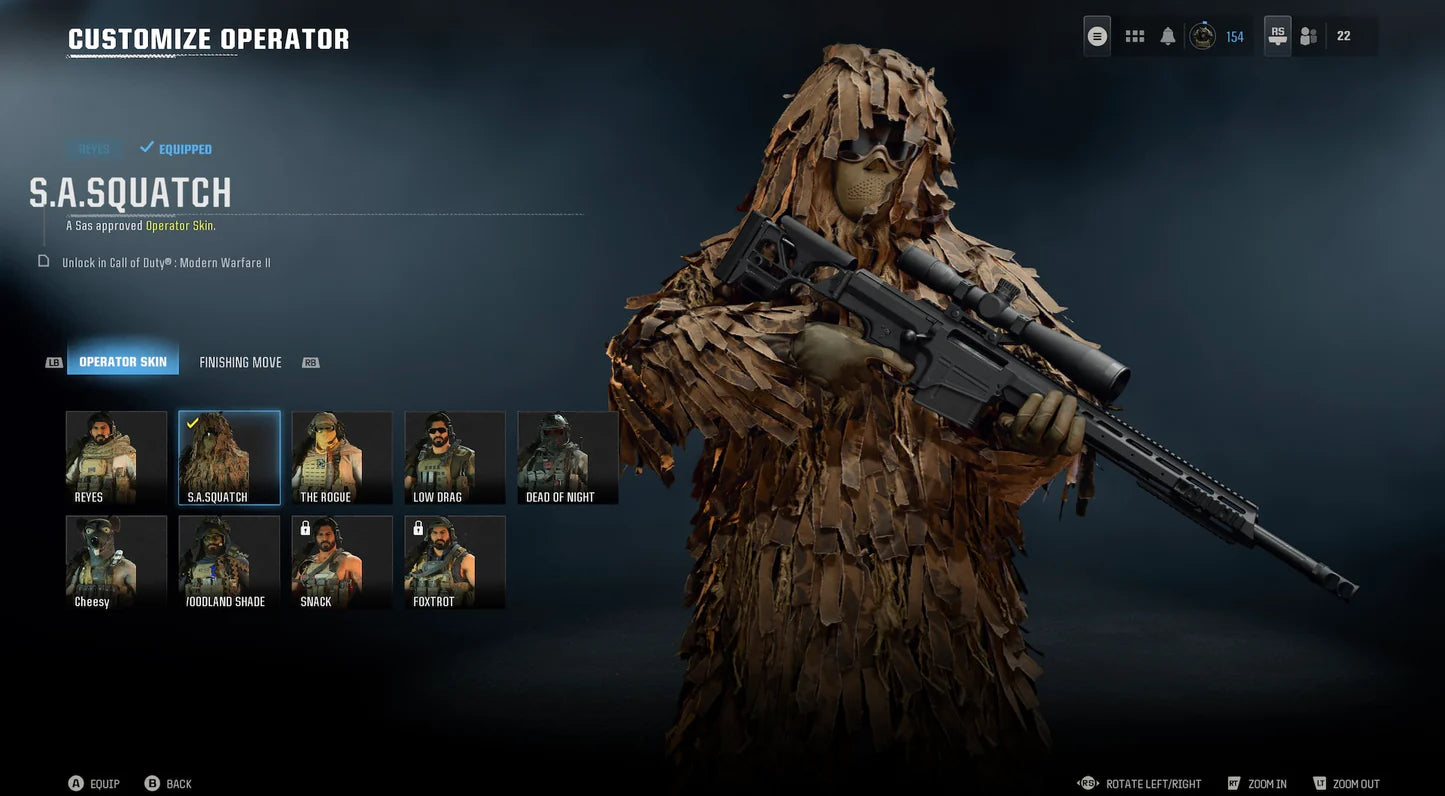This screenshot has width=1445, height=796.
Task: Select the locked Foxtrot operator skin
Action: click(455, 561)
